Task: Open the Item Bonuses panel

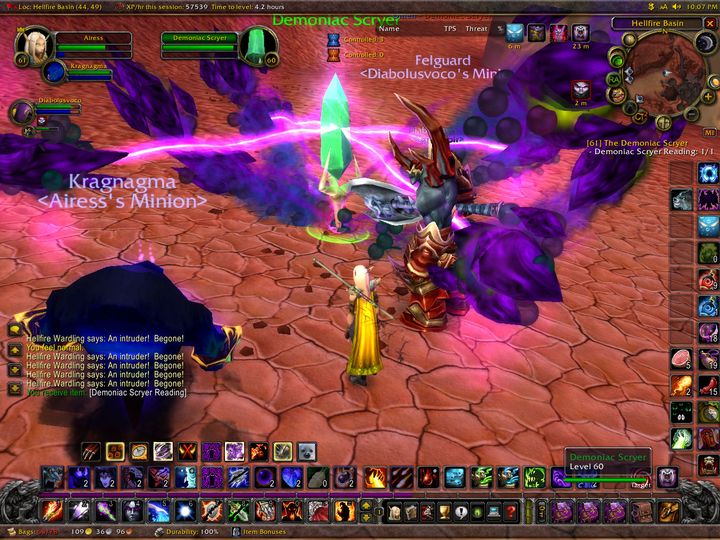Action: pyautogui.click(x=262, y=532)
